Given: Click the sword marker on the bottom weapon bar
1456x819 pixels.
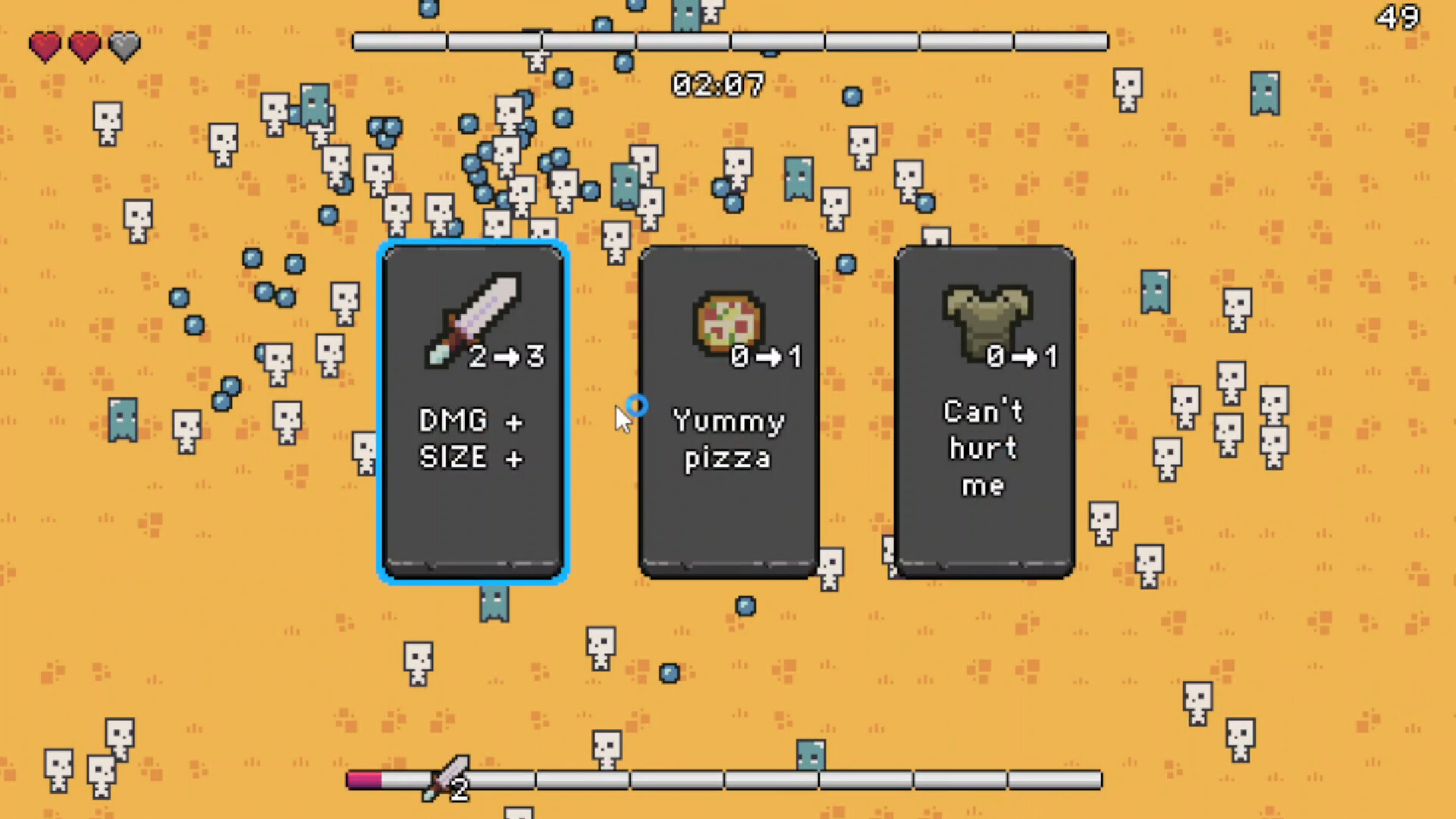Looking at the screenshot, I should 445,775.
